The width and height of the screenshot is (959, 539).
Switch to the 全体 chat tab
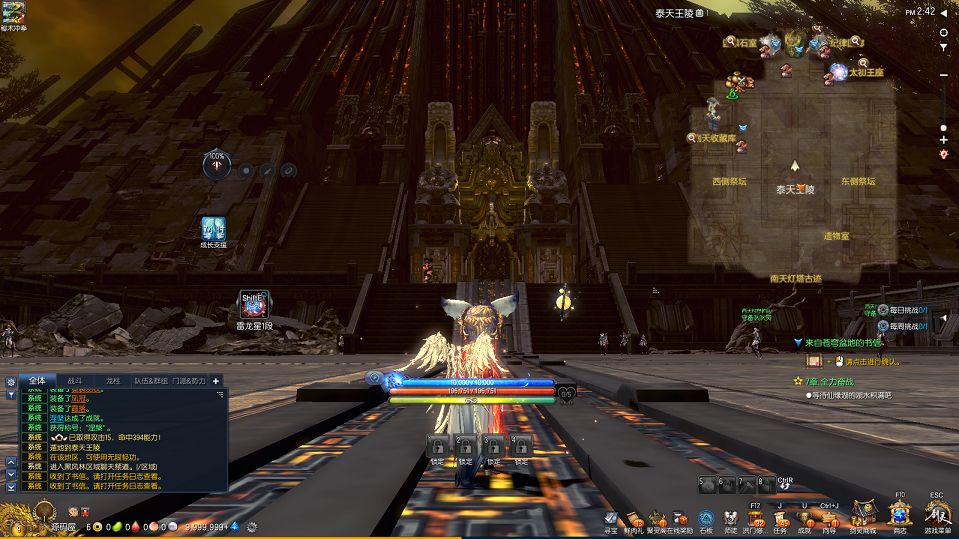(x=37, y=381)
